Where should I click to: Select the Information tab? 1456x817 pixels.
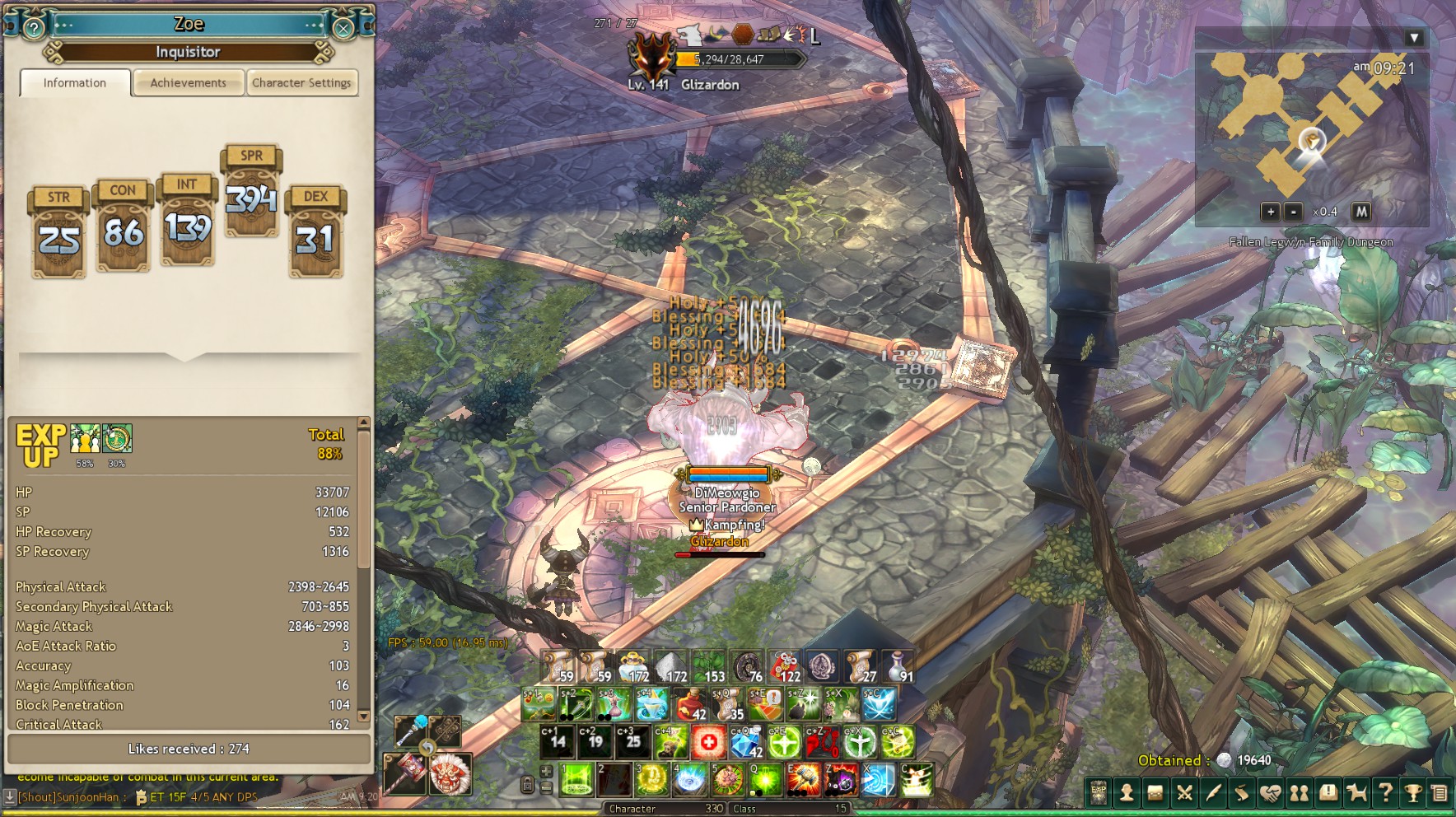(x=75, y=83)
